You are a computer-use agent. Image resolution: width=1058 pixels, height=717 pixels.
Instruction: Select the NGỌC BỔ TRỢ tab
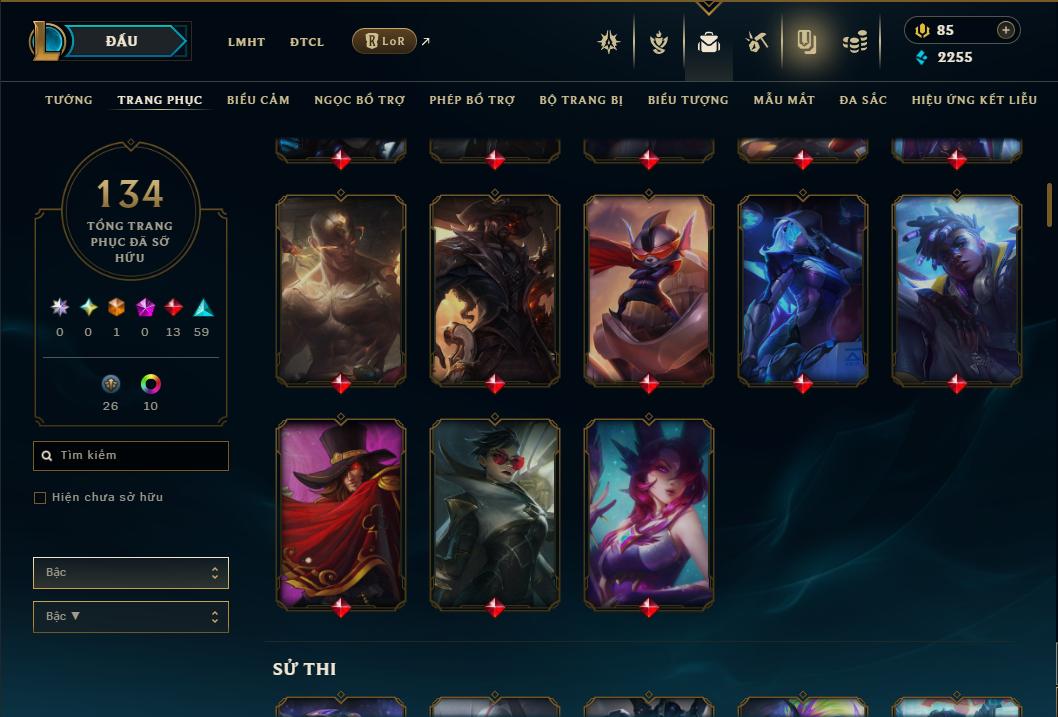[x=359, y=100]
